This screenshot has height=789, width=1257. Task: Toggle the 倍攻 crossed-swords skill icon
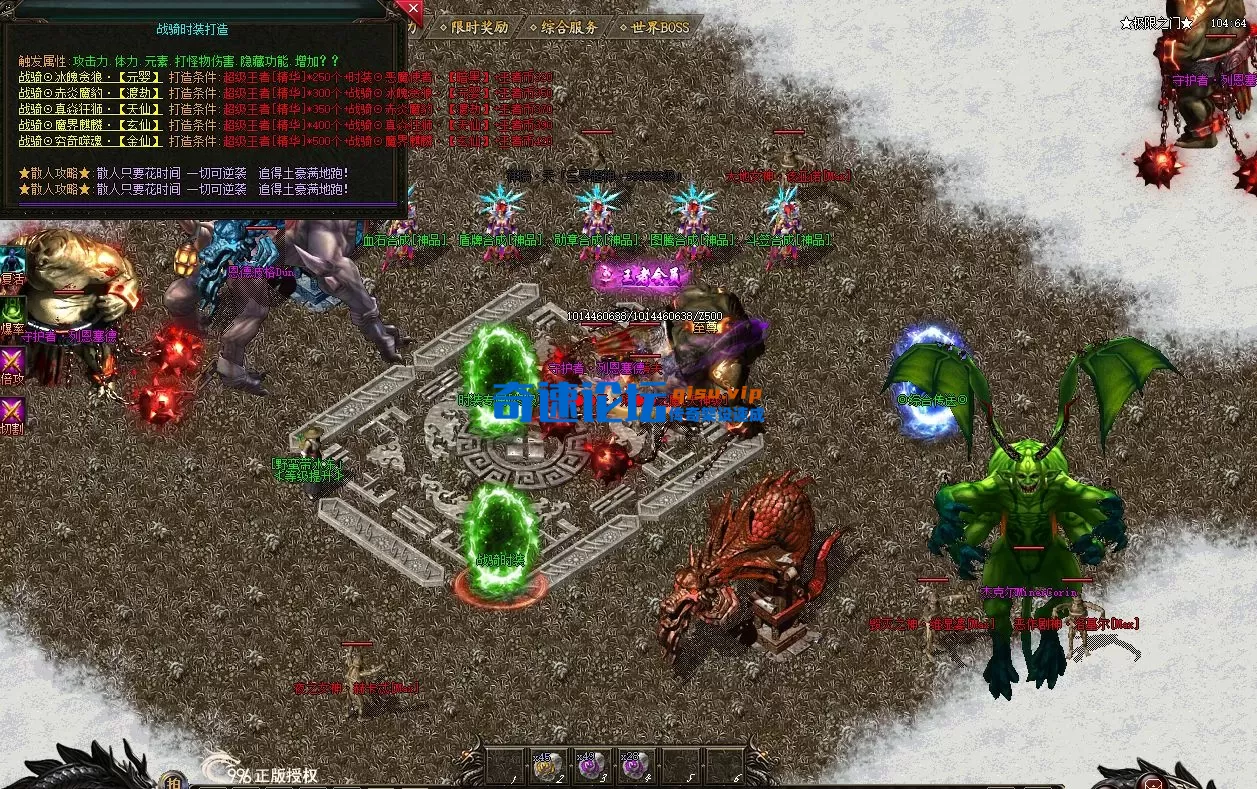pos(12,364)
